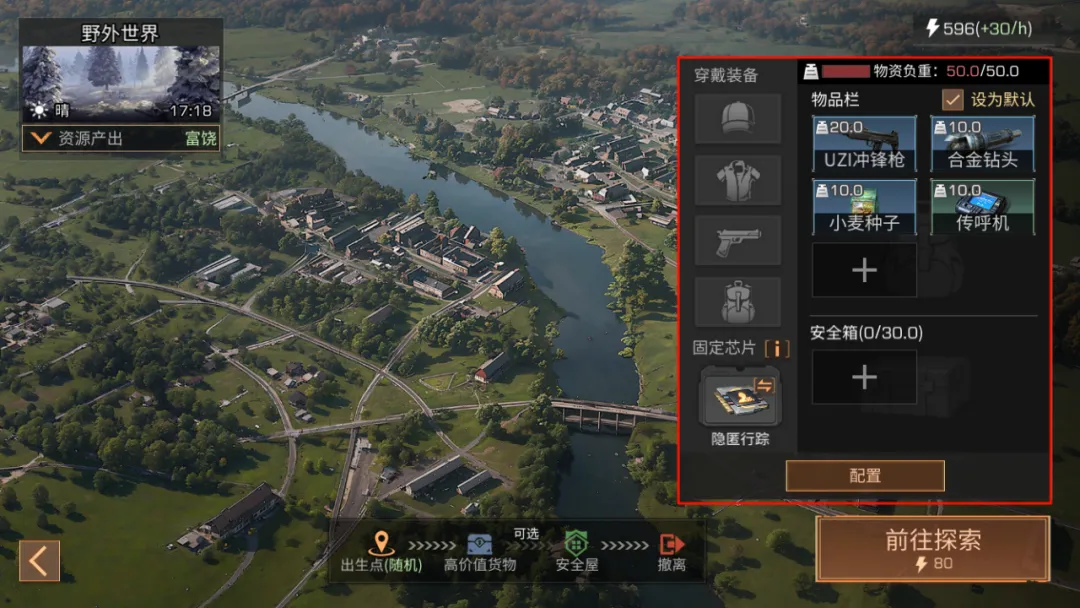Image resolution: width=1080 pixels, height=608 pixels.
Task: Go back with the left arrow button
Action: tap(39, 561)
